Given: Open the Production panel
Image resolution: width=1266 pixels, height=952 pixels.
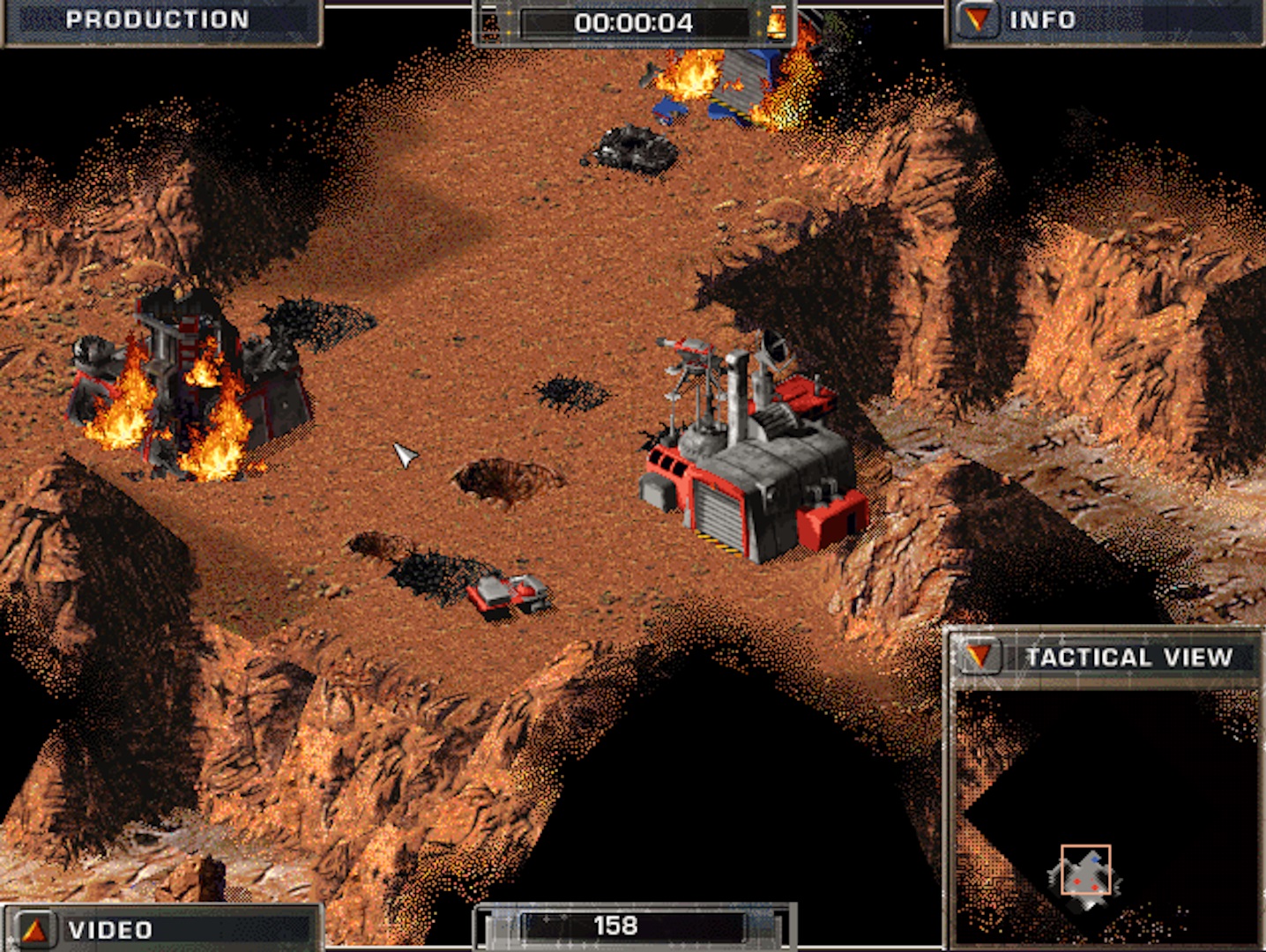Looking at the screenshot, I should [157, 20].
